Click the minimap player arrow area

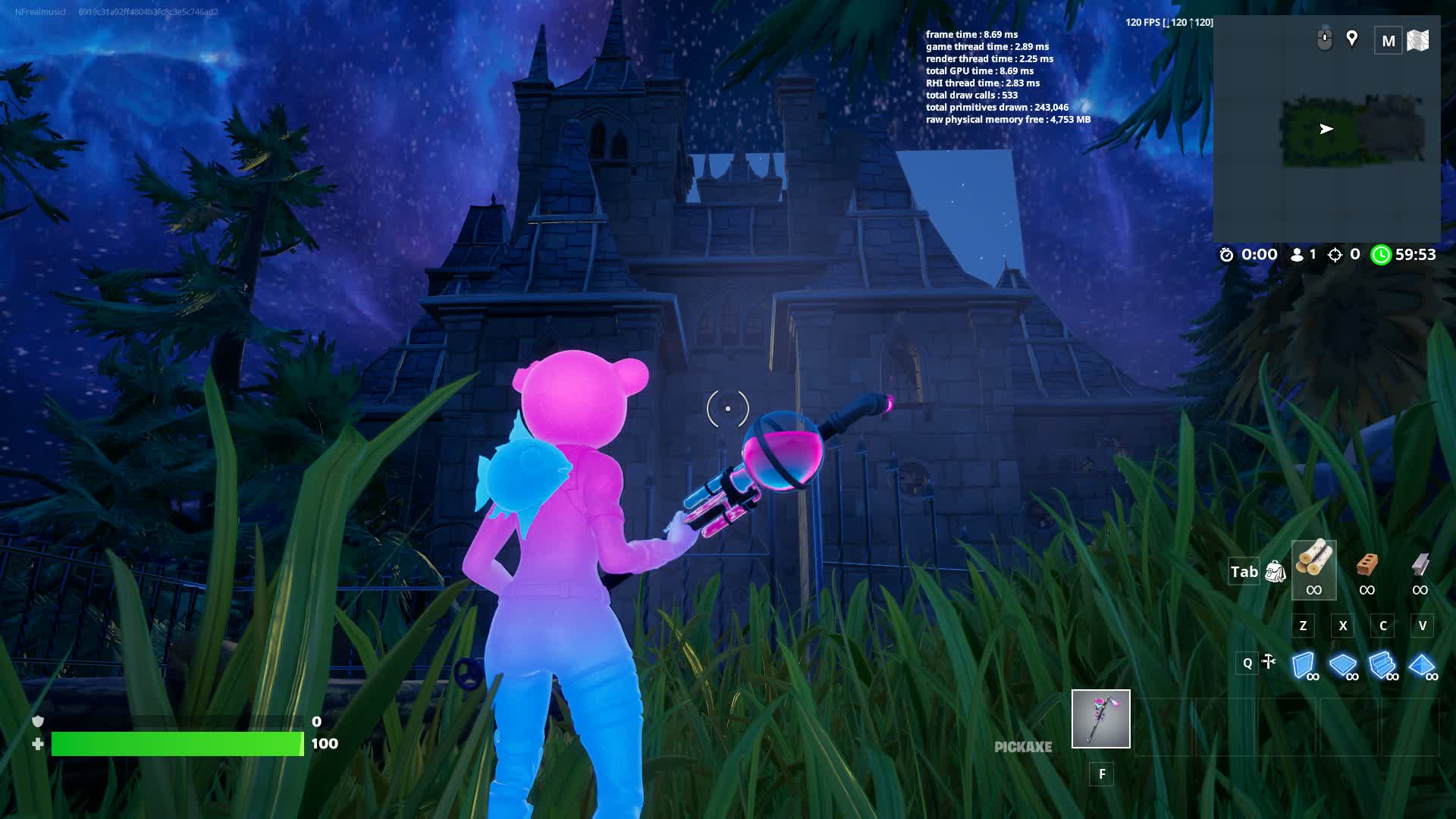(1326, 129)
